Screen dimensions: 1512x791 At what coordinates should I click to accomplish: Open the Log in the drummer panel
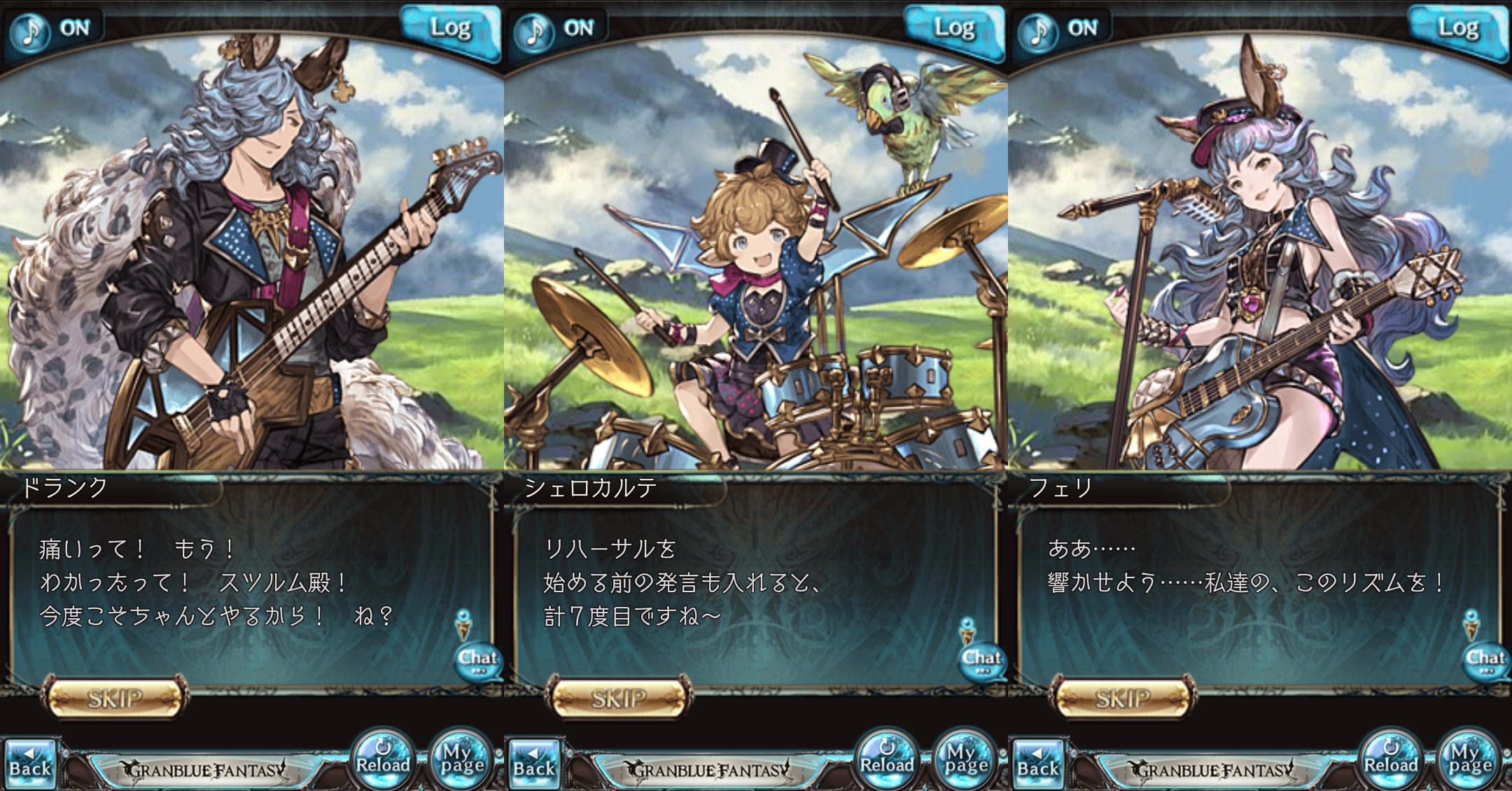point(954,29)
